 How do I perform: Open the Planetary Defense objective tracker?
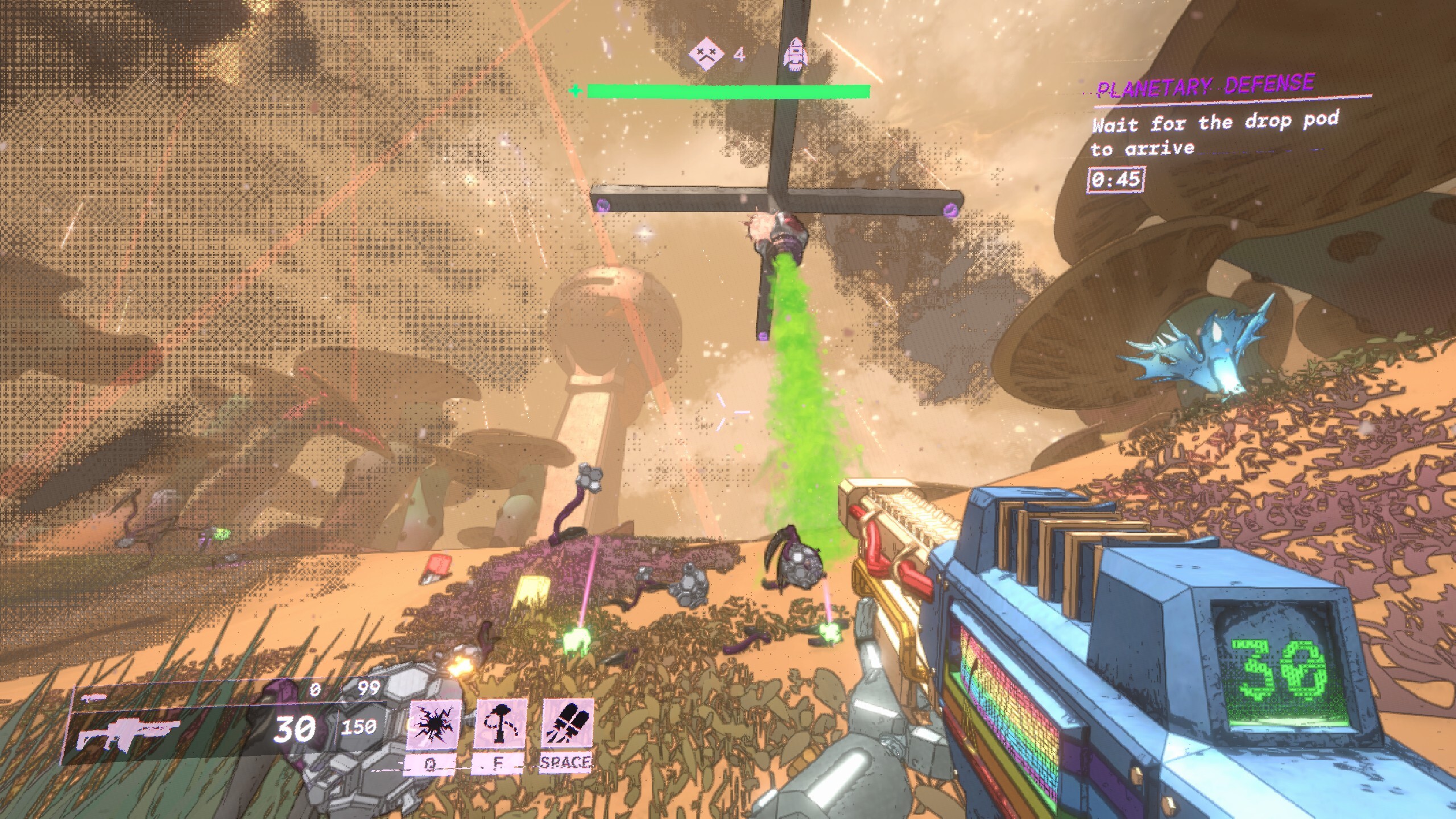[1206, 86]
